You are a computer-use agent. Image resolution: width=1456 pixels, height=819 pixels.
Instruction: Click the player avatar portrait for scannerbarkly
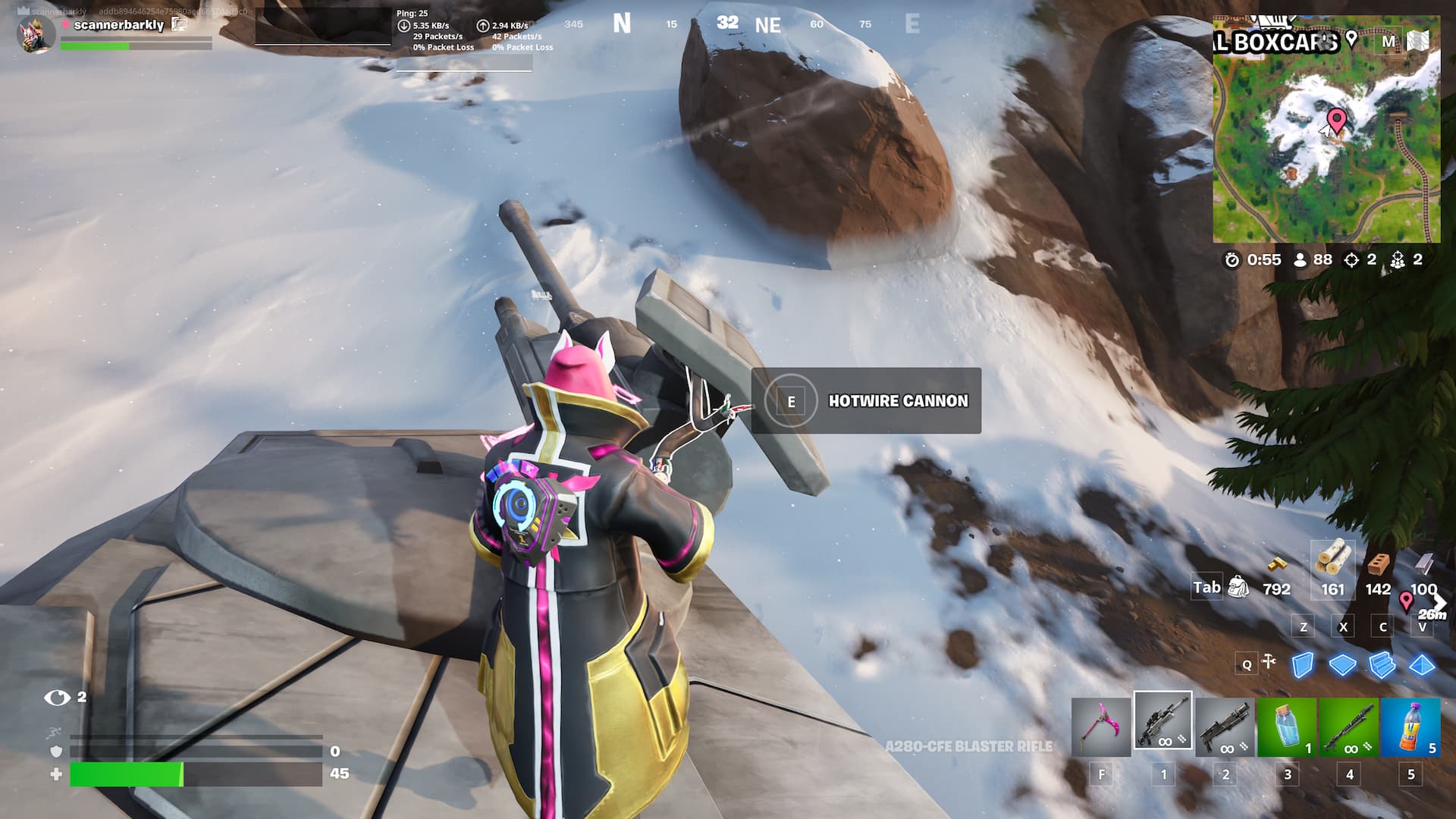coord(36,34)
